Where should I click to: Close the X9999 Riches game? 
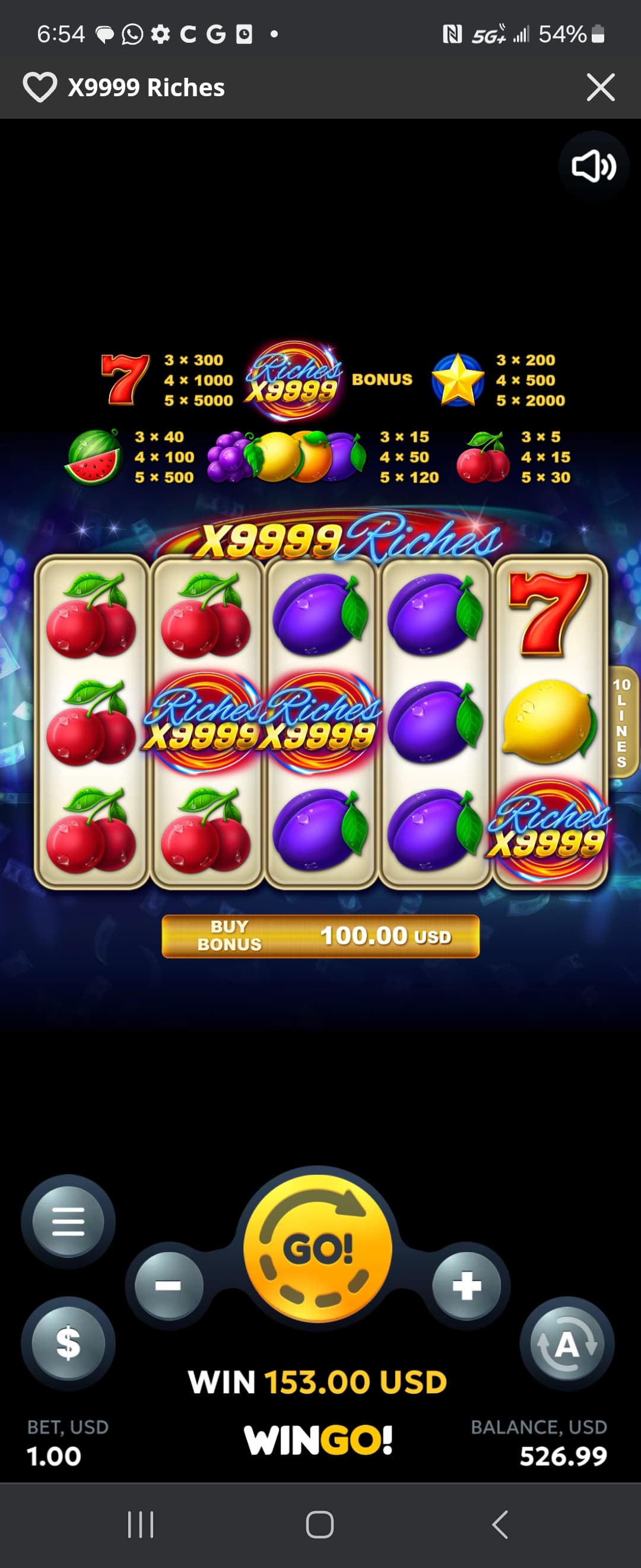(x=600, y=87)
